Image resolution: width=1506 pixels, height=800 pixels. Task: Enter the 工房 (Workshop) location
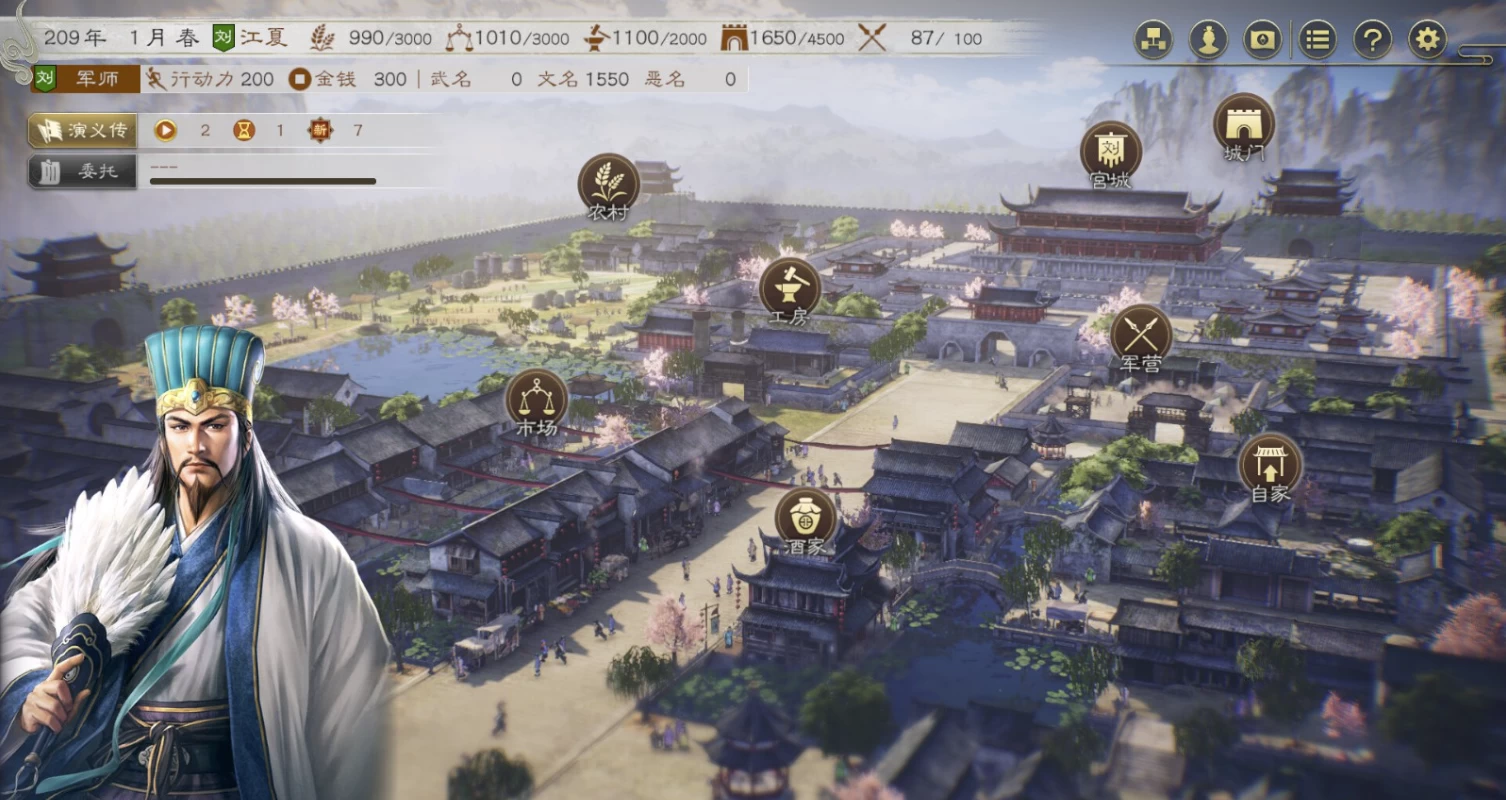[x=789, y=288]
